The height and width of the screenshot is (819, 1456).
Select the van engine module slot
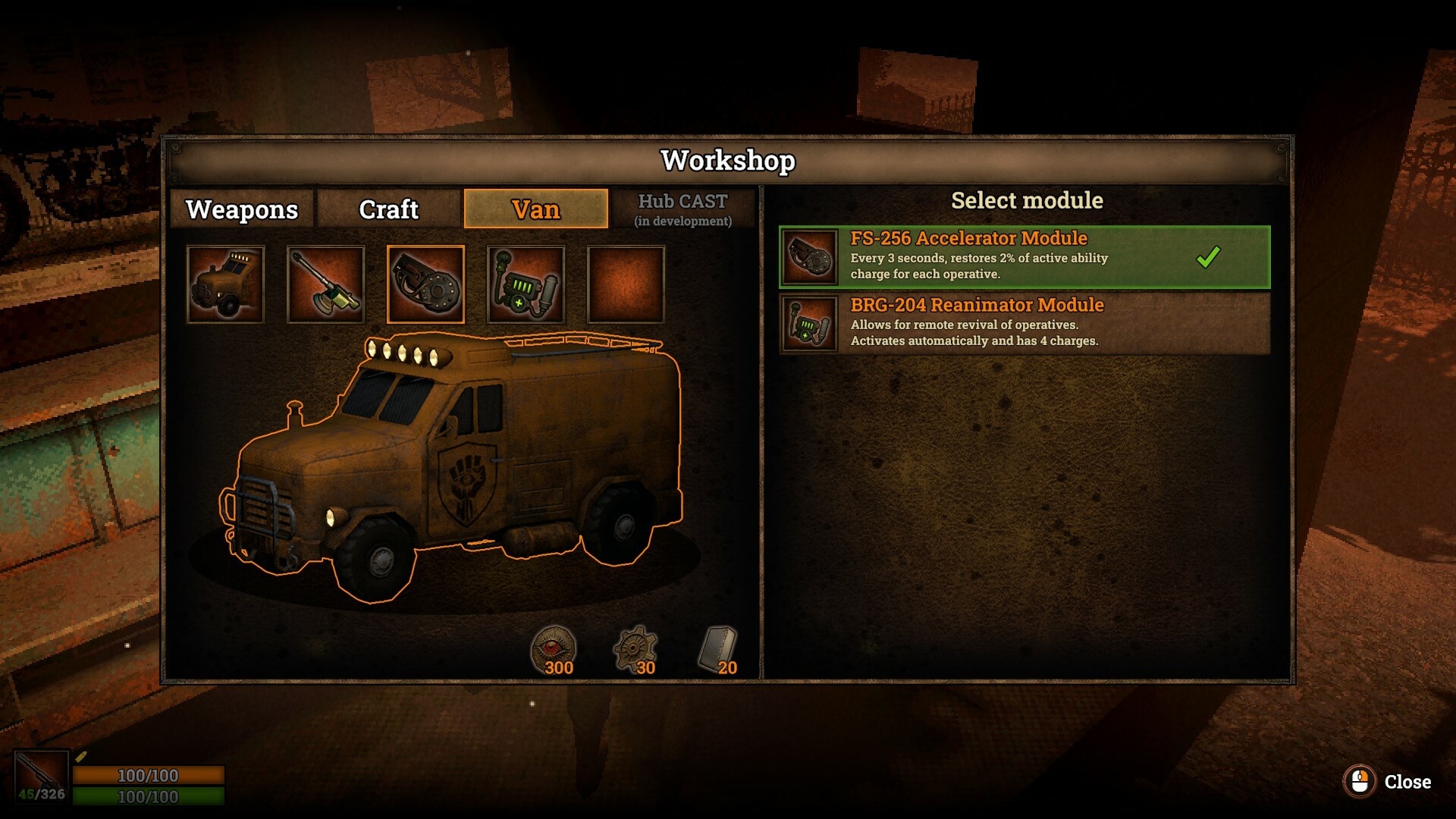point(225,284)
